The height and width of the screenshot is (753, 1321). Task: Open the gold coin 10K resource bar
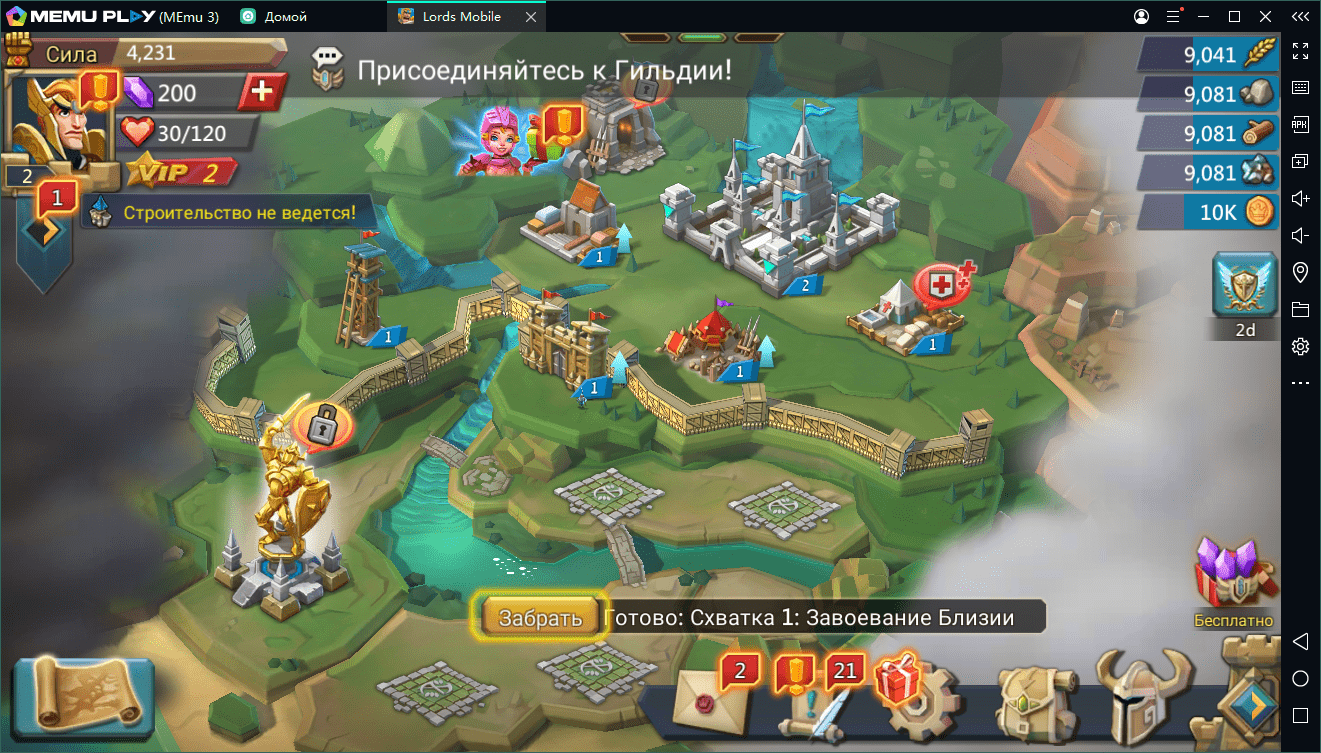point(1208,213)
